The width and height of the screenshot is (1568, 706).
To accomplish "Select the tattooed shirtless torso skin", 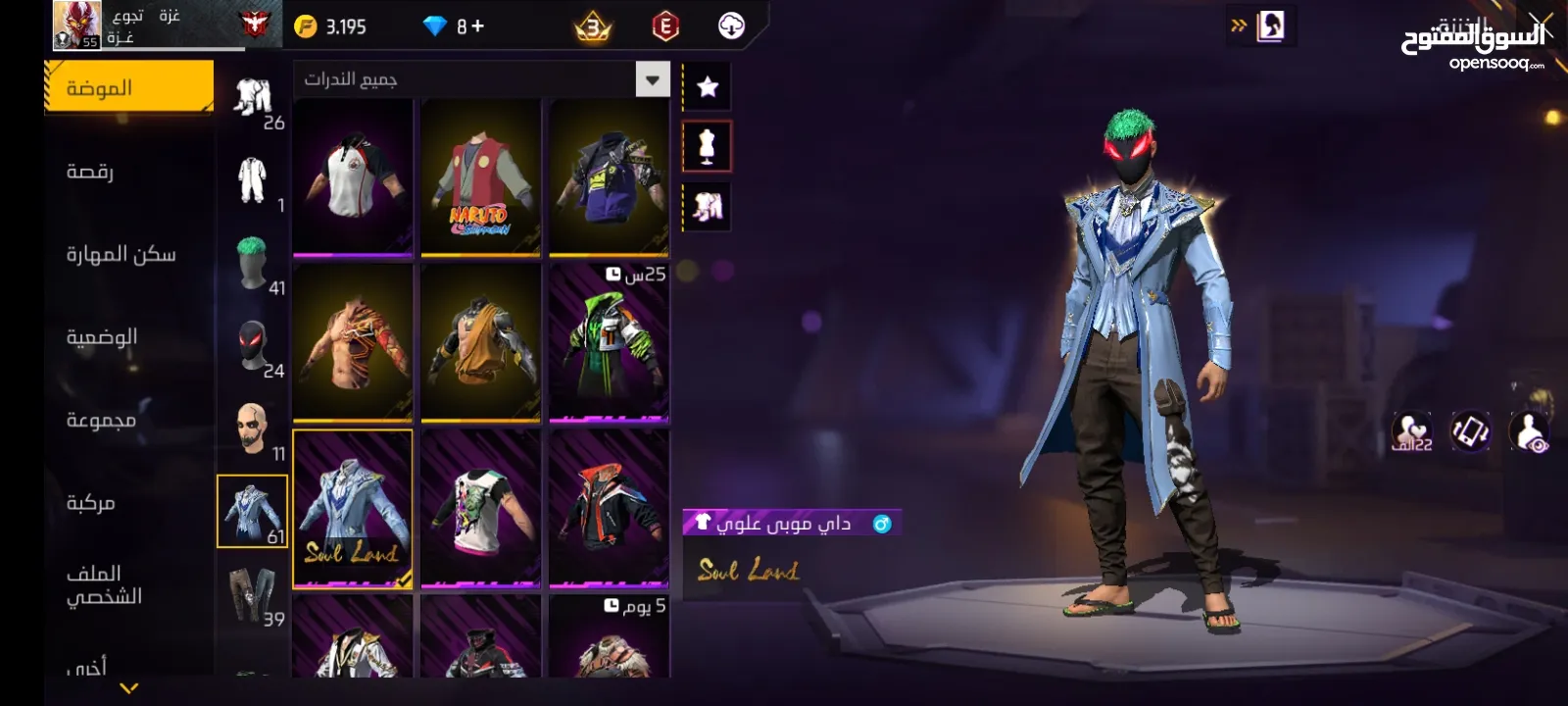I will [353, 343].
